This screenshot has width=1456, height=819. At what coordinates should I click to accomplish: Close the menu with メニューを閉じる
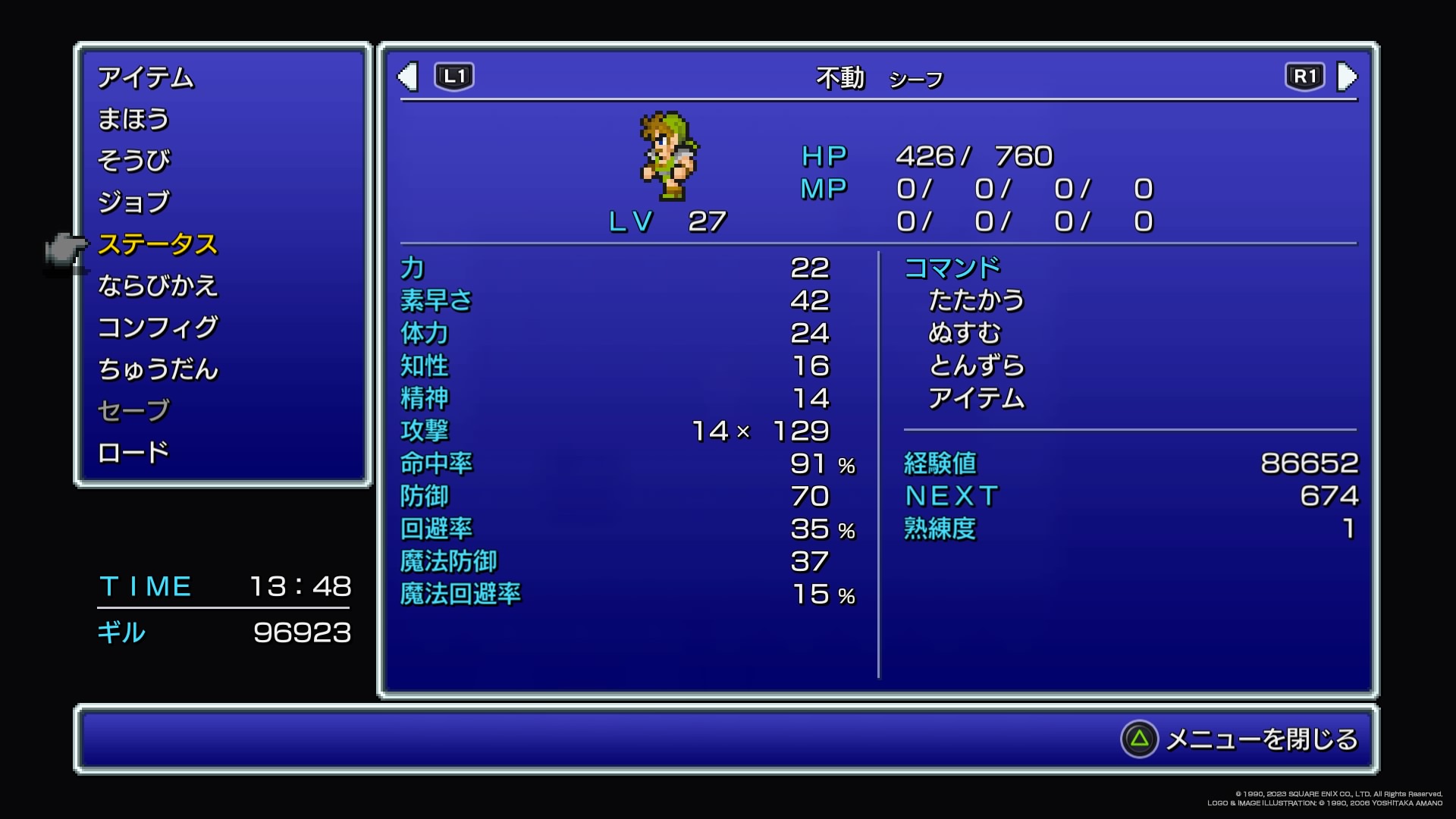pyautogui.click(x=1241, y=739)
